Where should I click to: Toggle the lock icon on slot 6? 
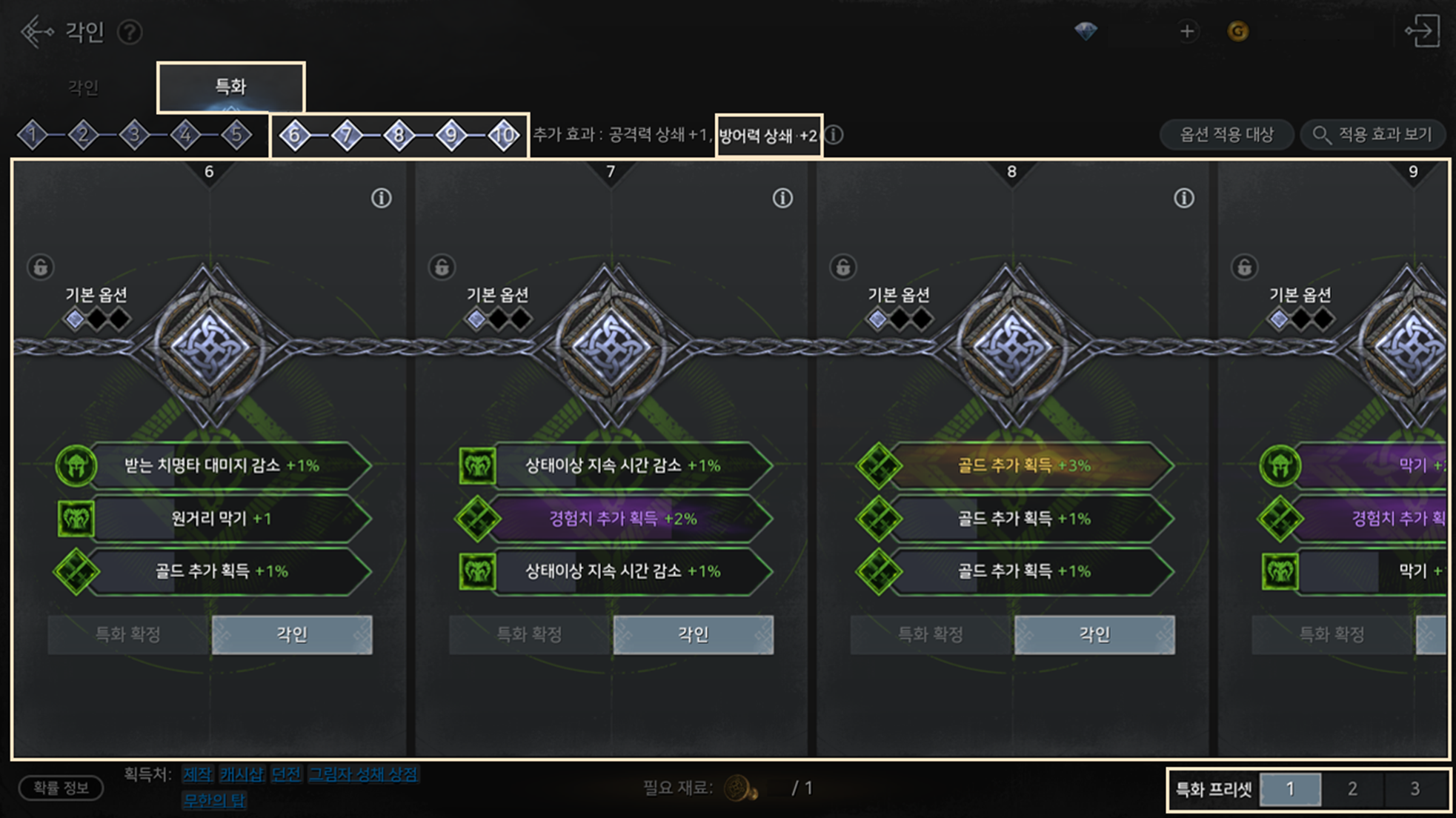[41, 267]
